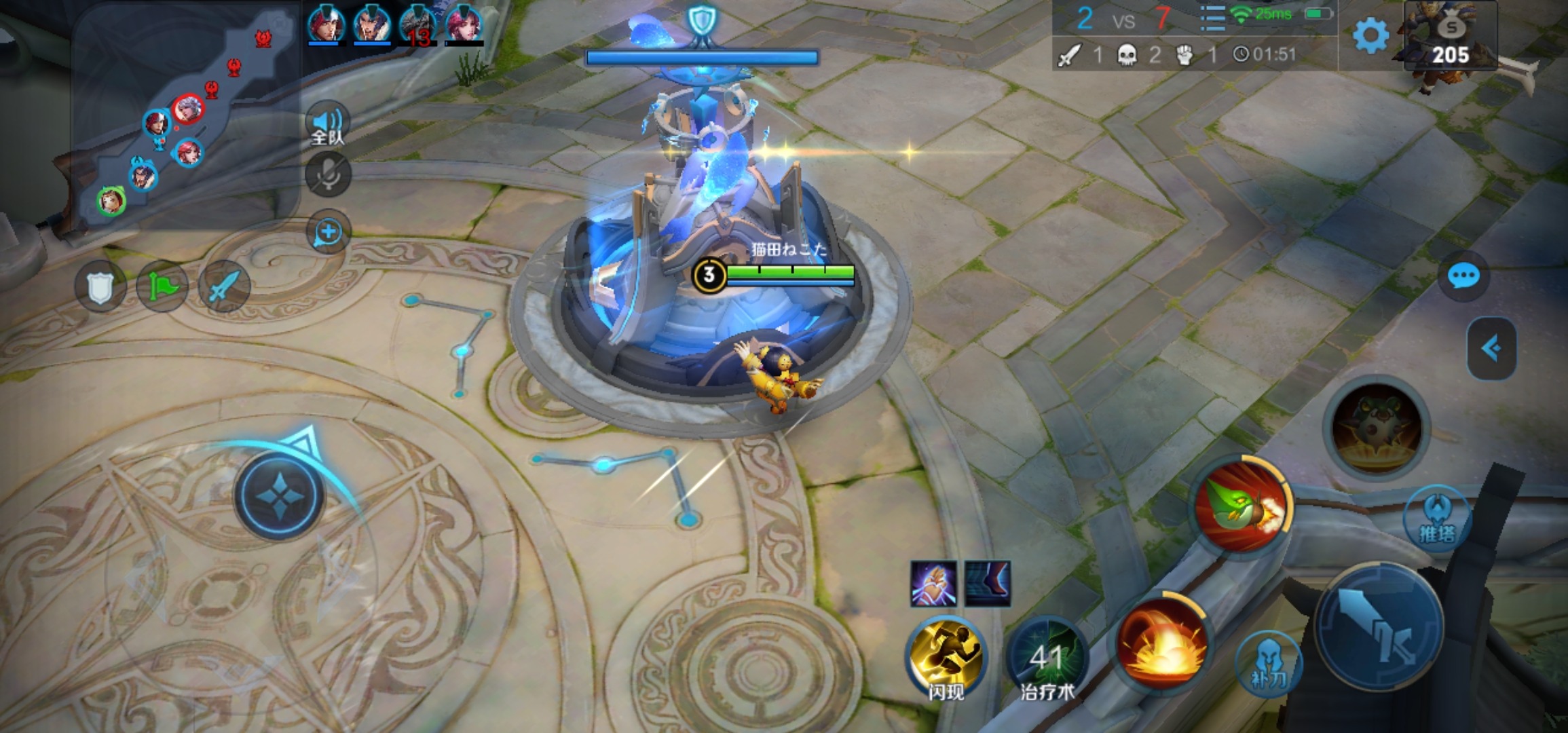Tap the 推塔 tower attack button
Image resolution: width=1568 pixels, height=733 pixels.
pyautogui.click(x=1437, y=519)
